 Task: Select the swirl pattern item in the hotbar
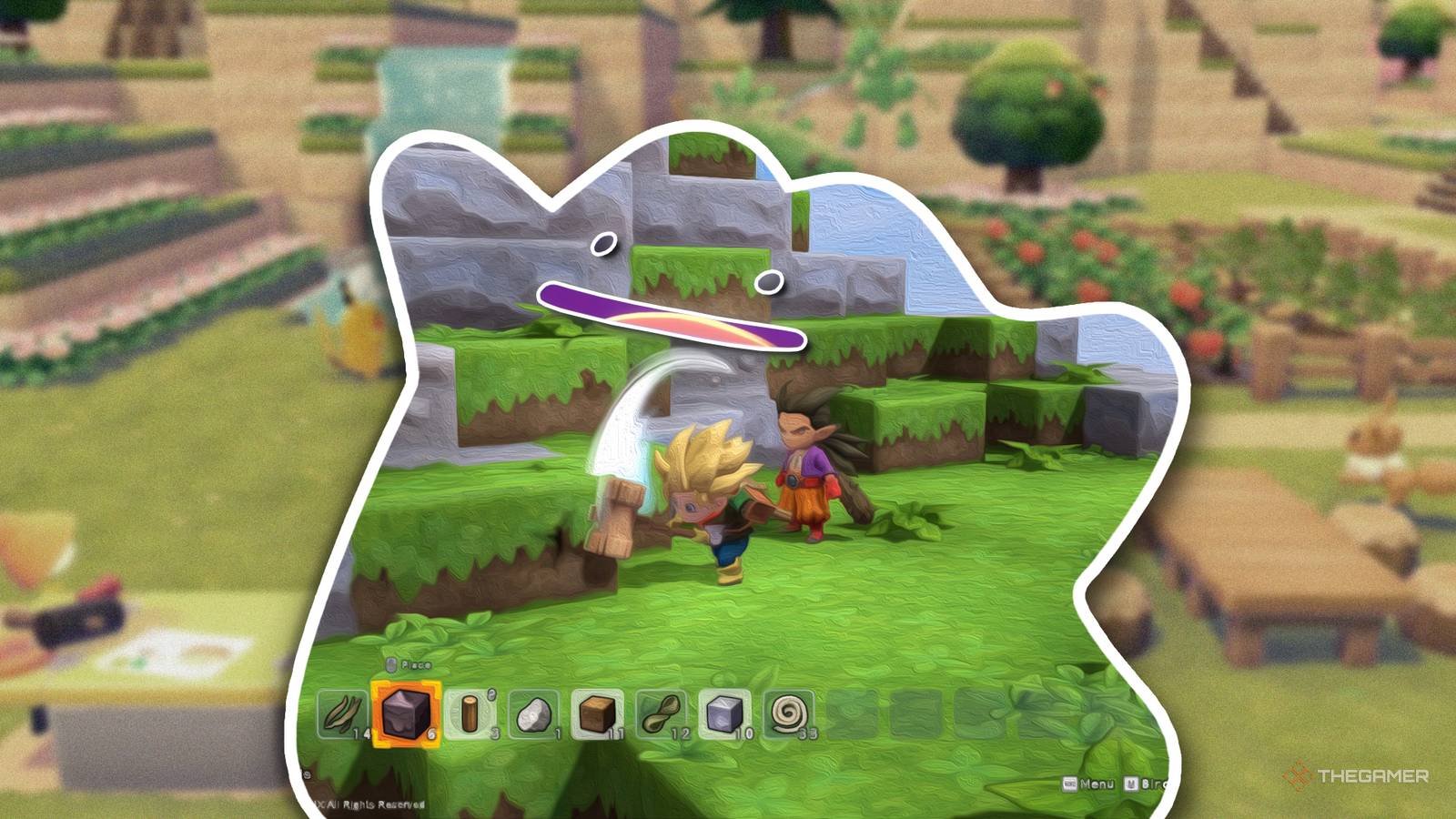785,714
